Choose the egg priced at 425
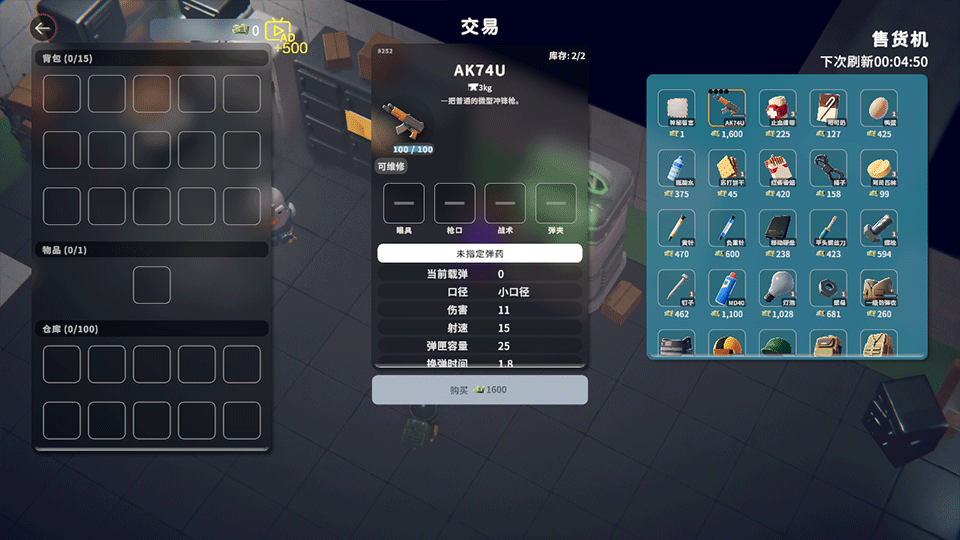 (x=878, y=109)
